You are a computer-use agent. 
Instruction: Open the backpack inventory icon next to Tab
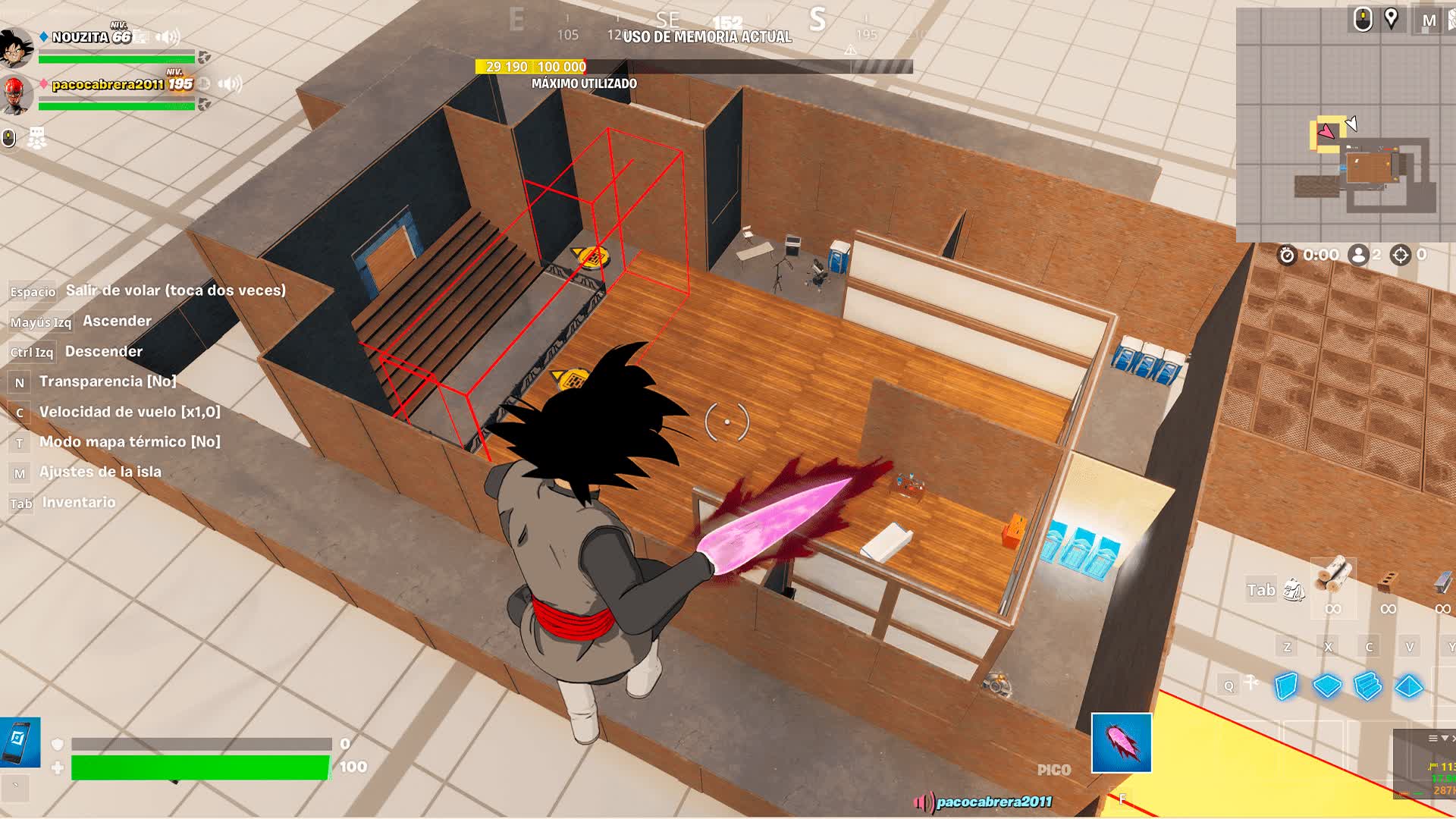pos(1294,590)
